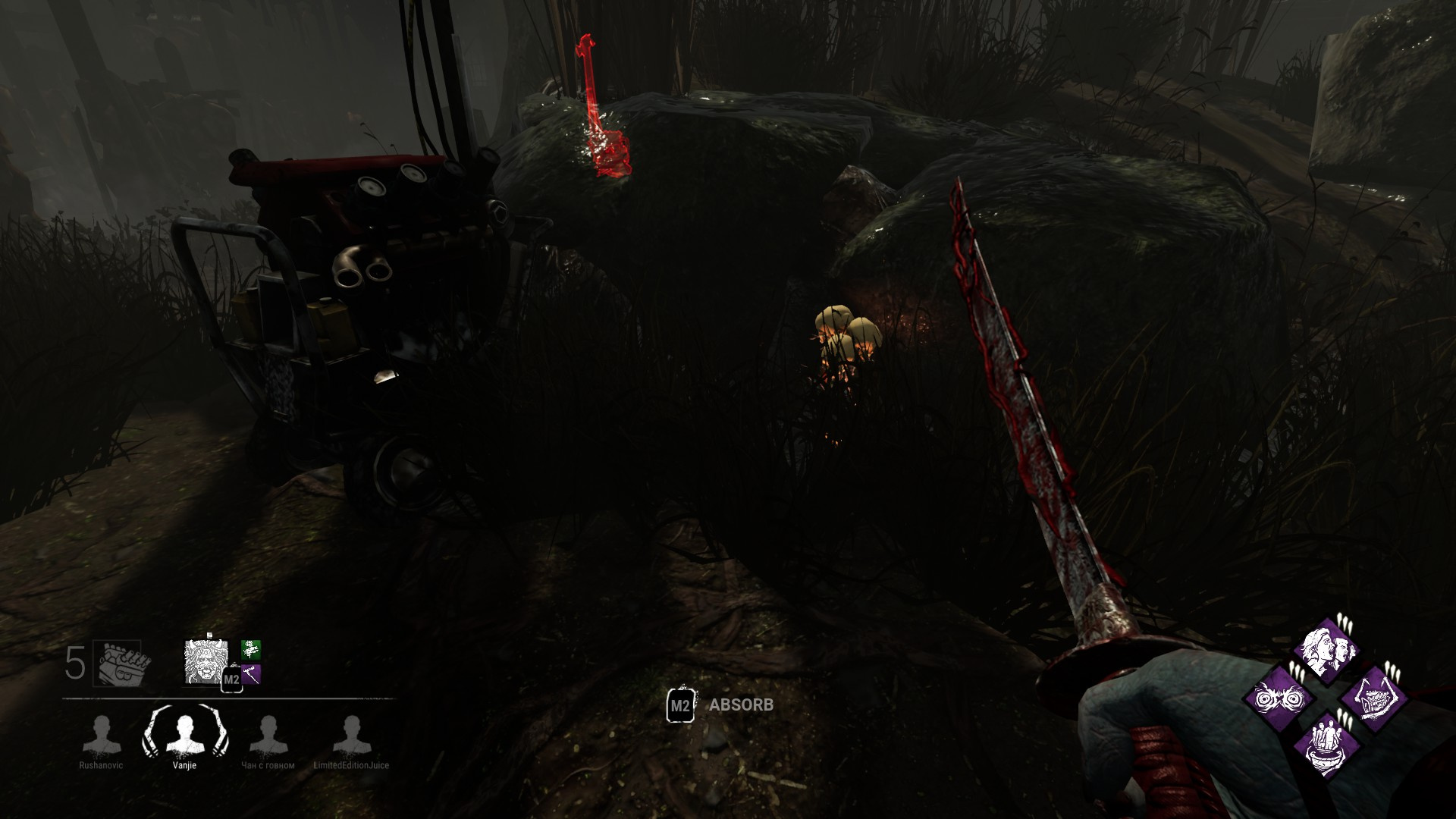Click the ABSORB action label

pyautogui.click(x=741, y=704)
